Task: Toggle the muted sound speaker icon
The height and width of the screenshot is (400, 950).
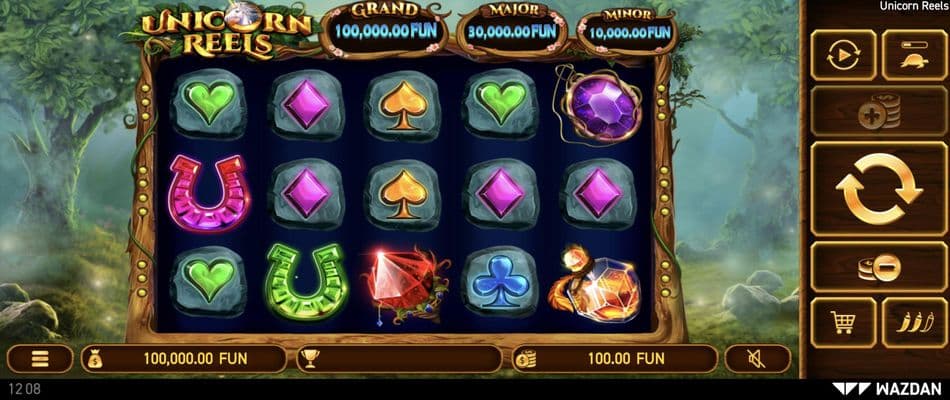Action: pos(757,358)
